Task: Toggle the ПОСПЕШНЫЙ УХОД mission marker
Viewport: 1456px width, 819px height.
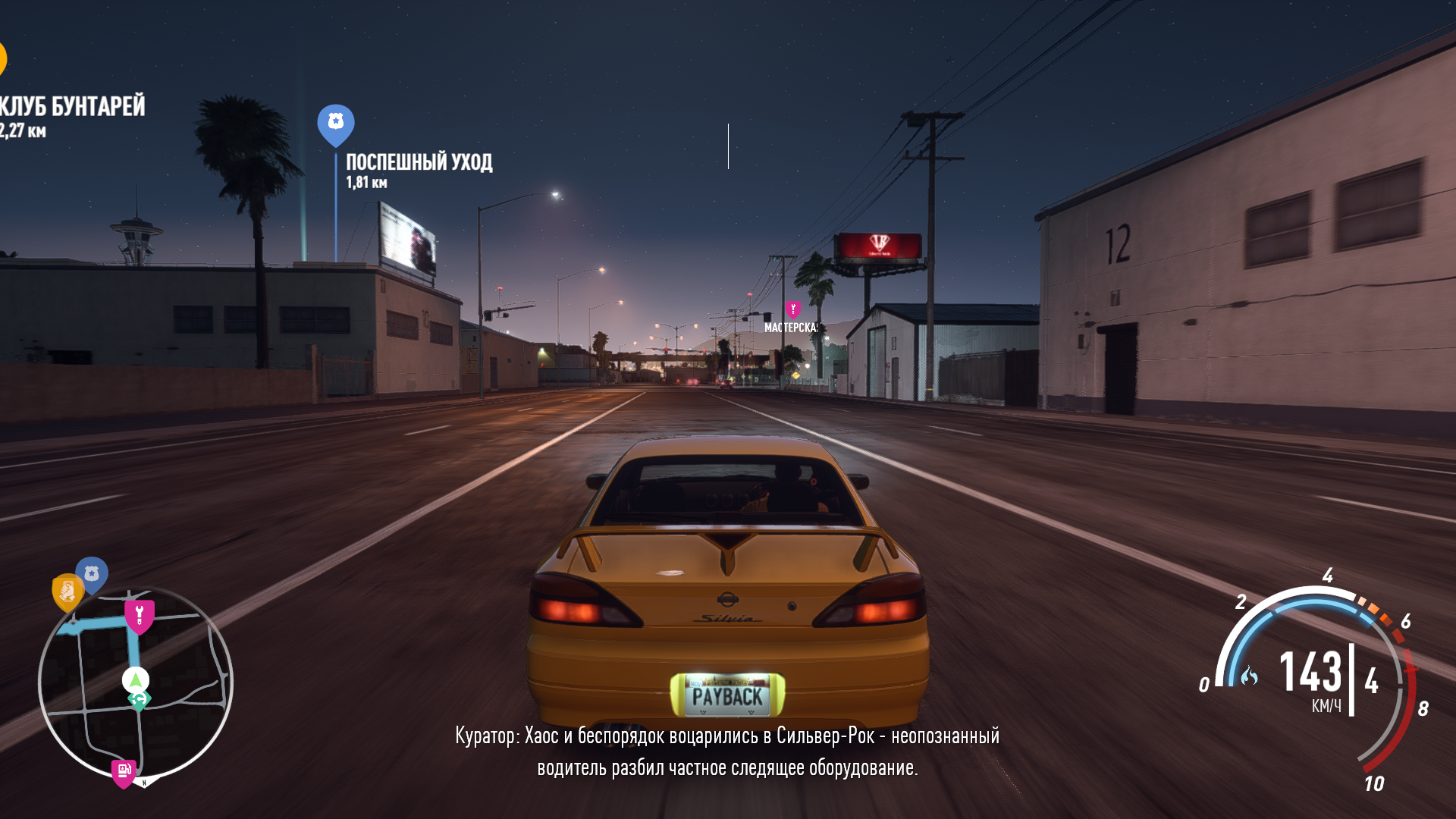Action: (334, 120)
